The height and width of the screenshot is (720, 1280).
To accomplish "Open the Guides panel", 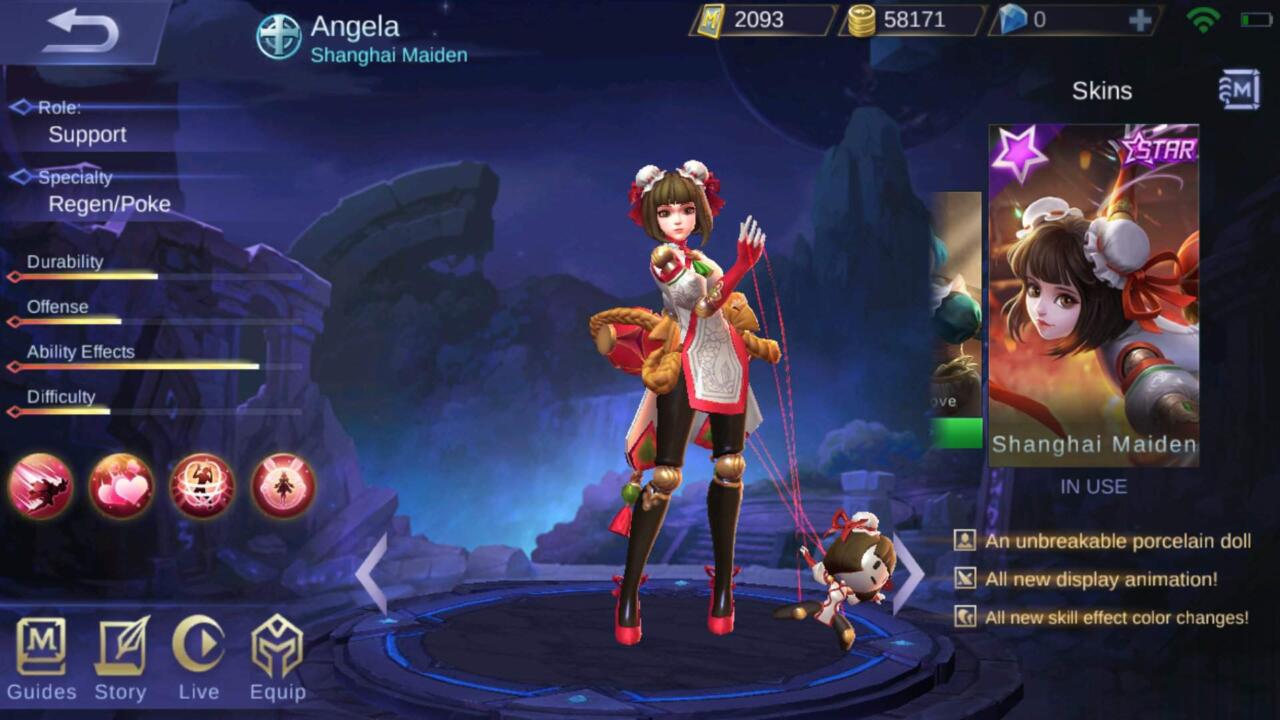I will point(42,655).
